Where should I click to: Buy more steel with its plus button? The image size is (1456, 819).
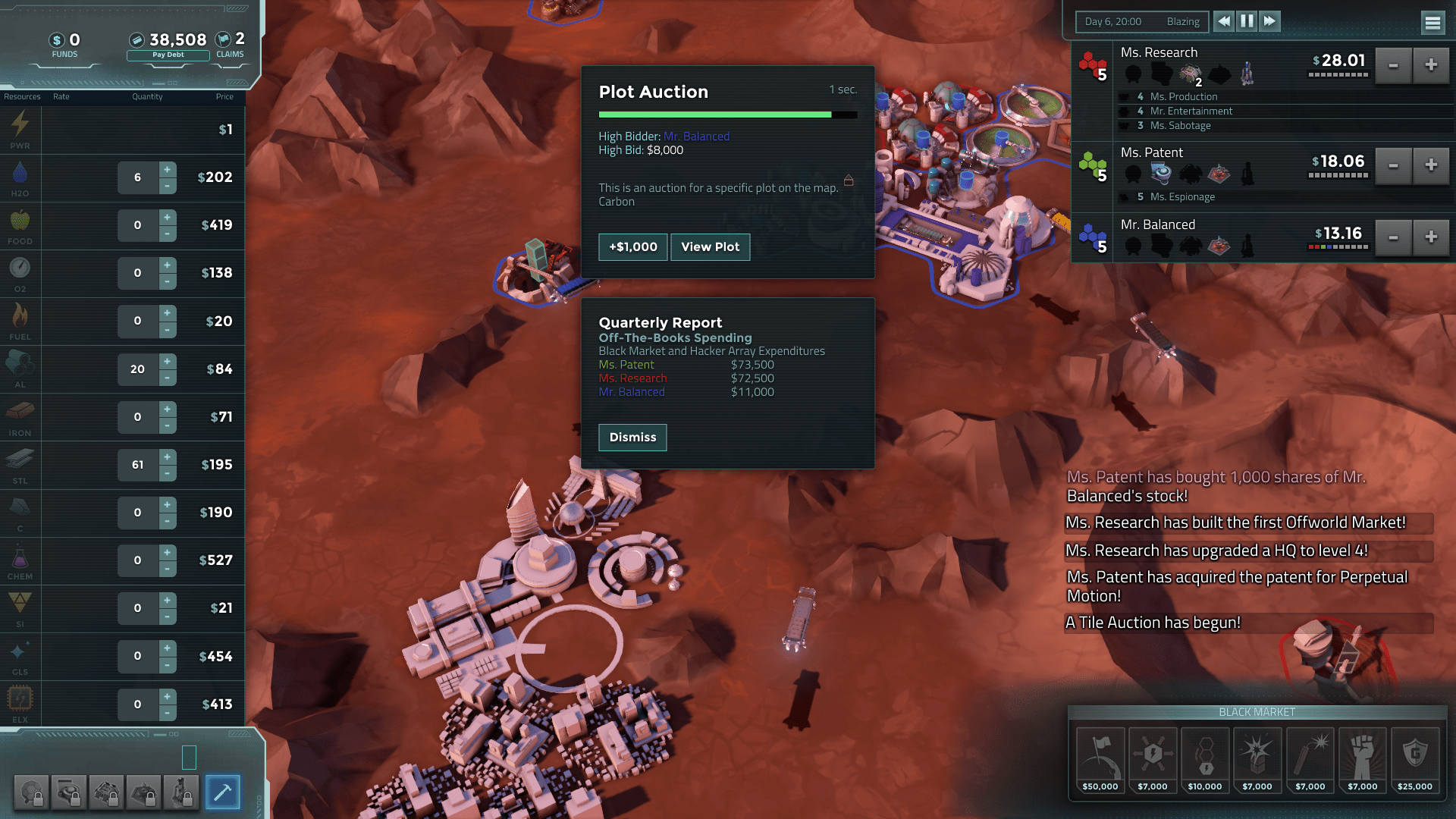[x=168, y=457]
